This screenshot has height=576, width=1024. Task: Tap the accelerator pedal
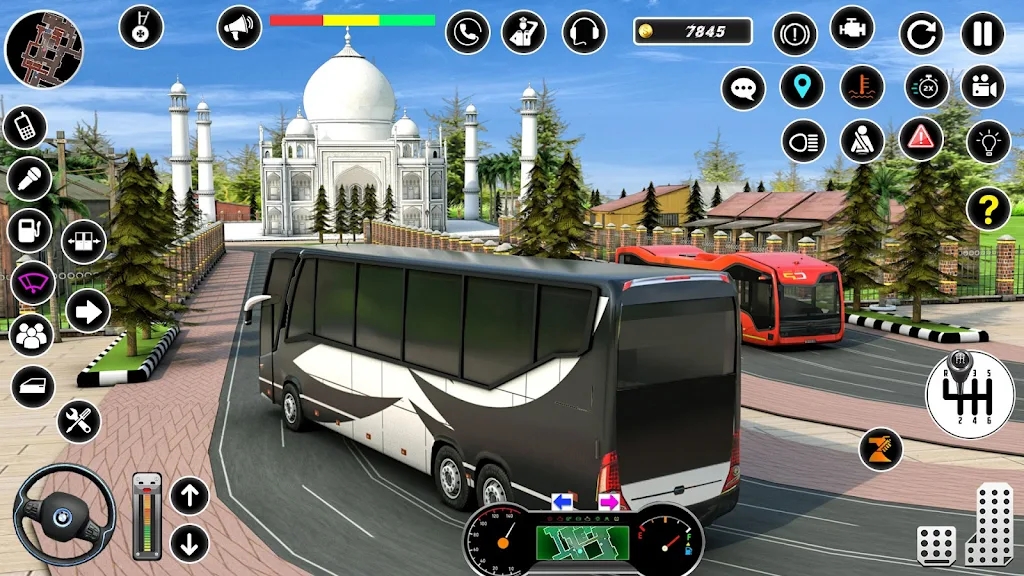click(988, 524)
